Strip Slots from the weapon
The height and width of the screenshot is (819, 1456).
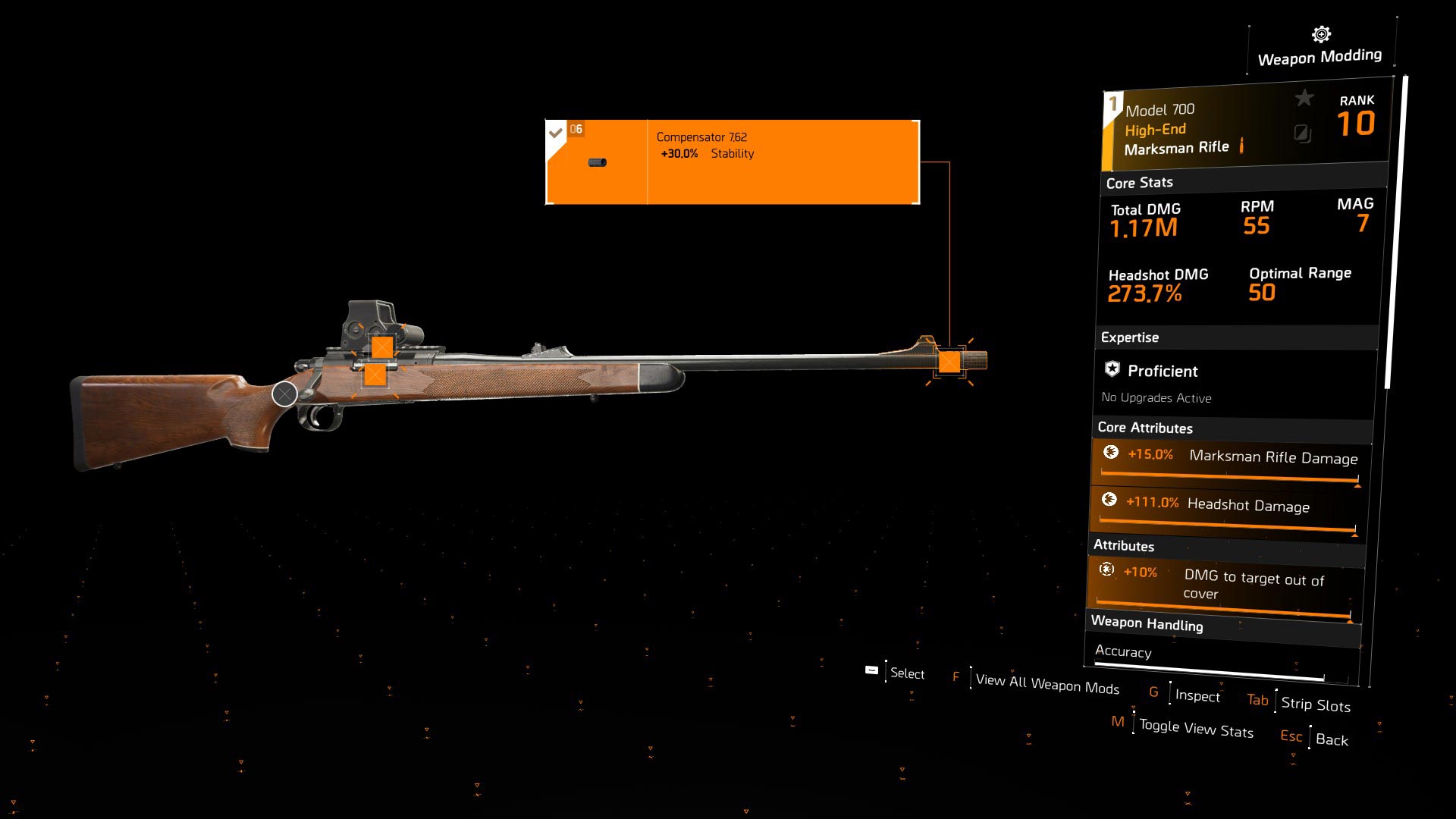(1315, 704)
